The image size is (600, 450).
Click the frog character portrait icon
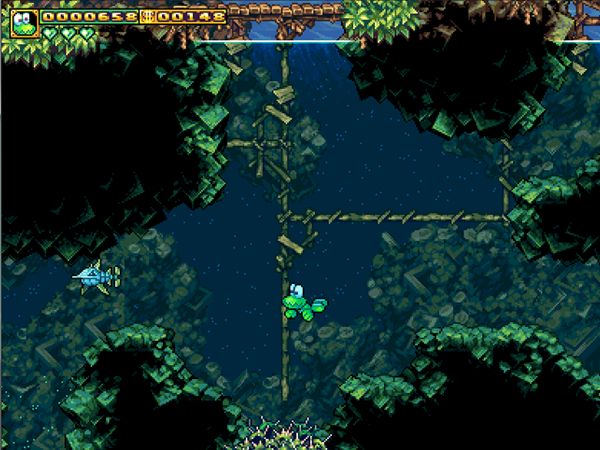[24, 22]
